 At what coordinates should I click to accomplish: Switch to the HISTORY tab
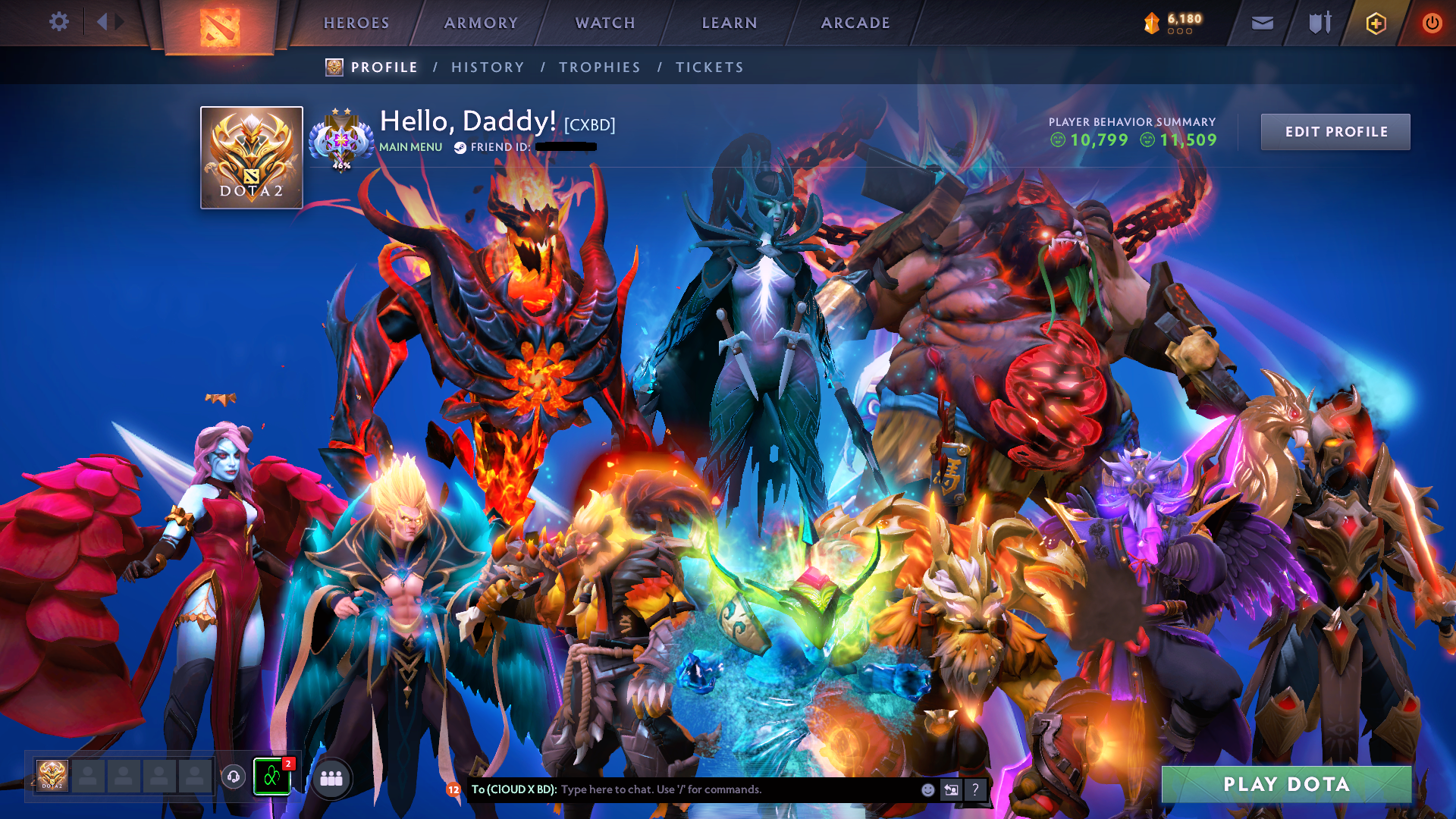(488, 67)
